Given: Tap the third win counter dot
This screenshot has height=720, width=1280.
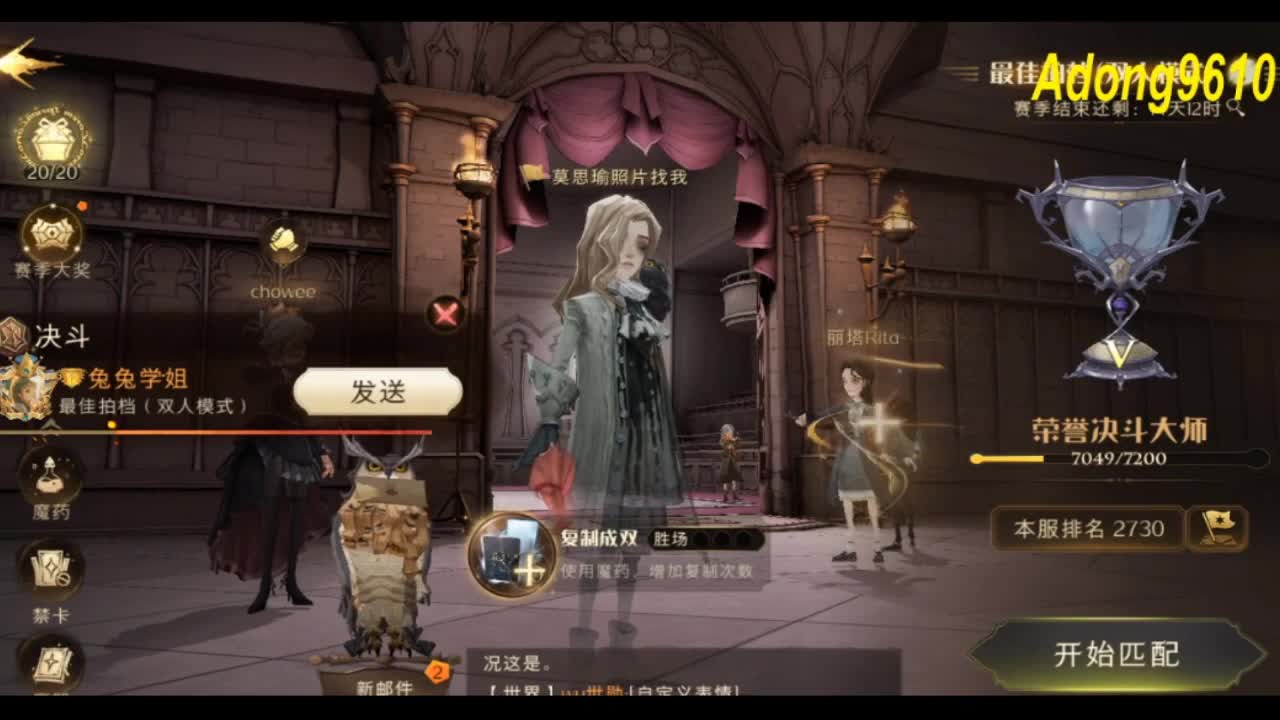Looking at the screenshot, I should 743,537.
